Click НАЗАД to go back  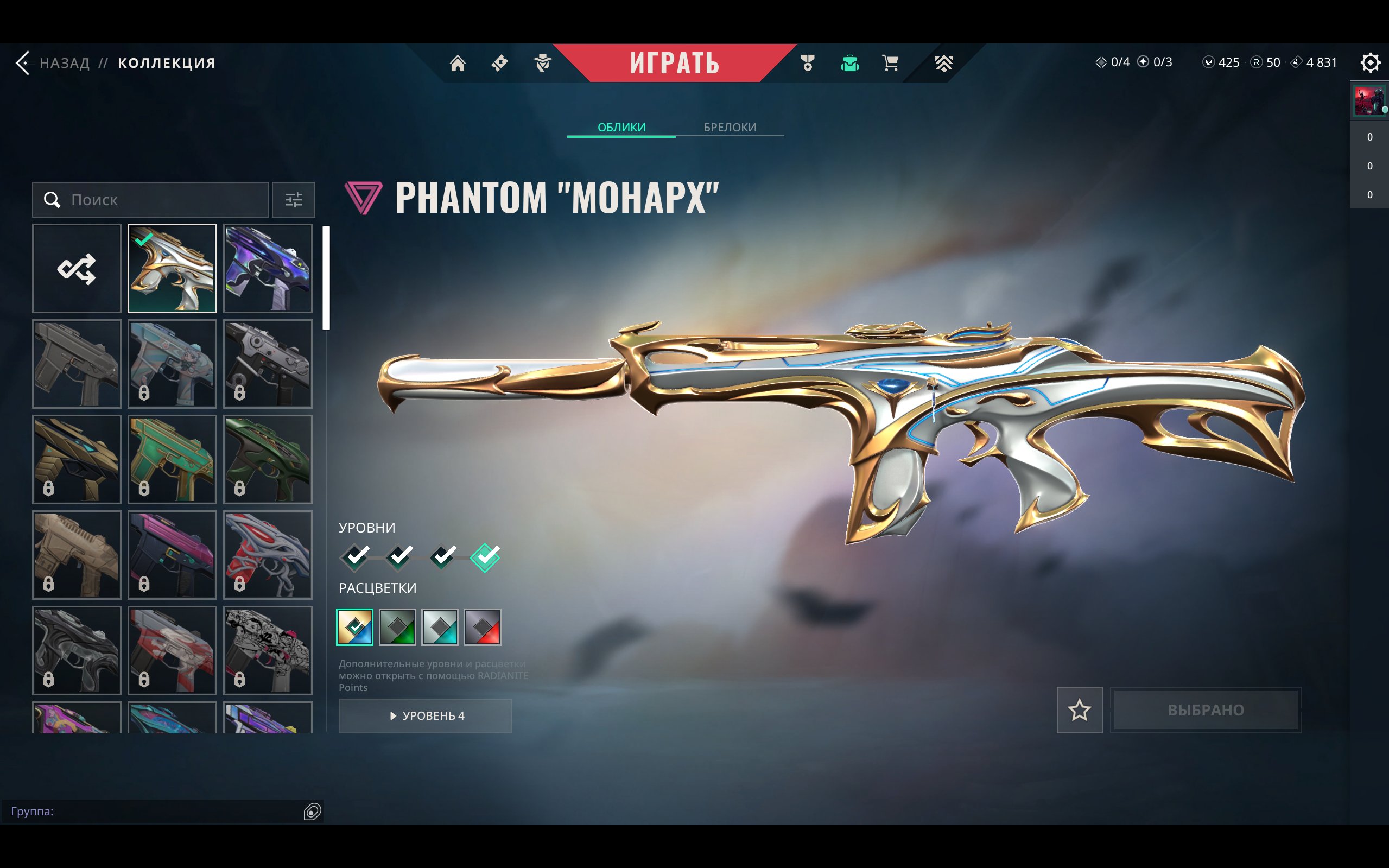64,63
